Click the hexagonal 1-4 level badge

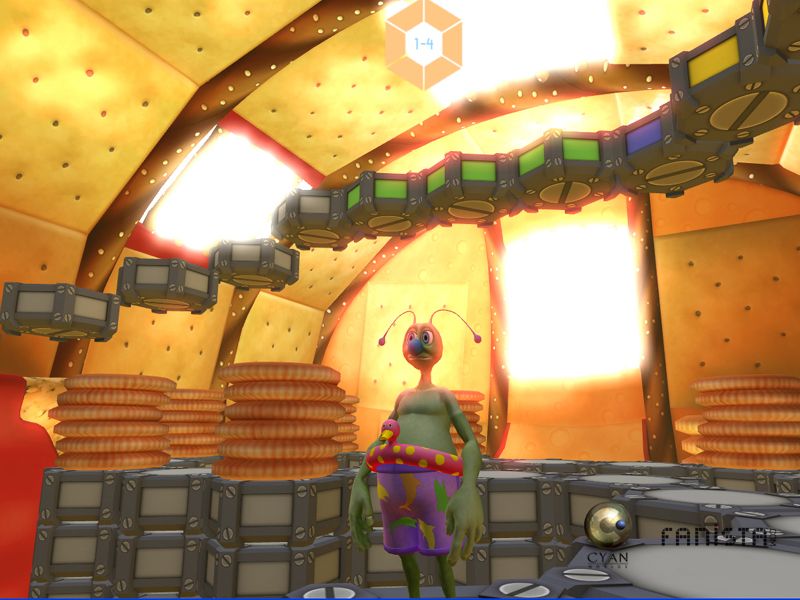[x=423, y=44]
